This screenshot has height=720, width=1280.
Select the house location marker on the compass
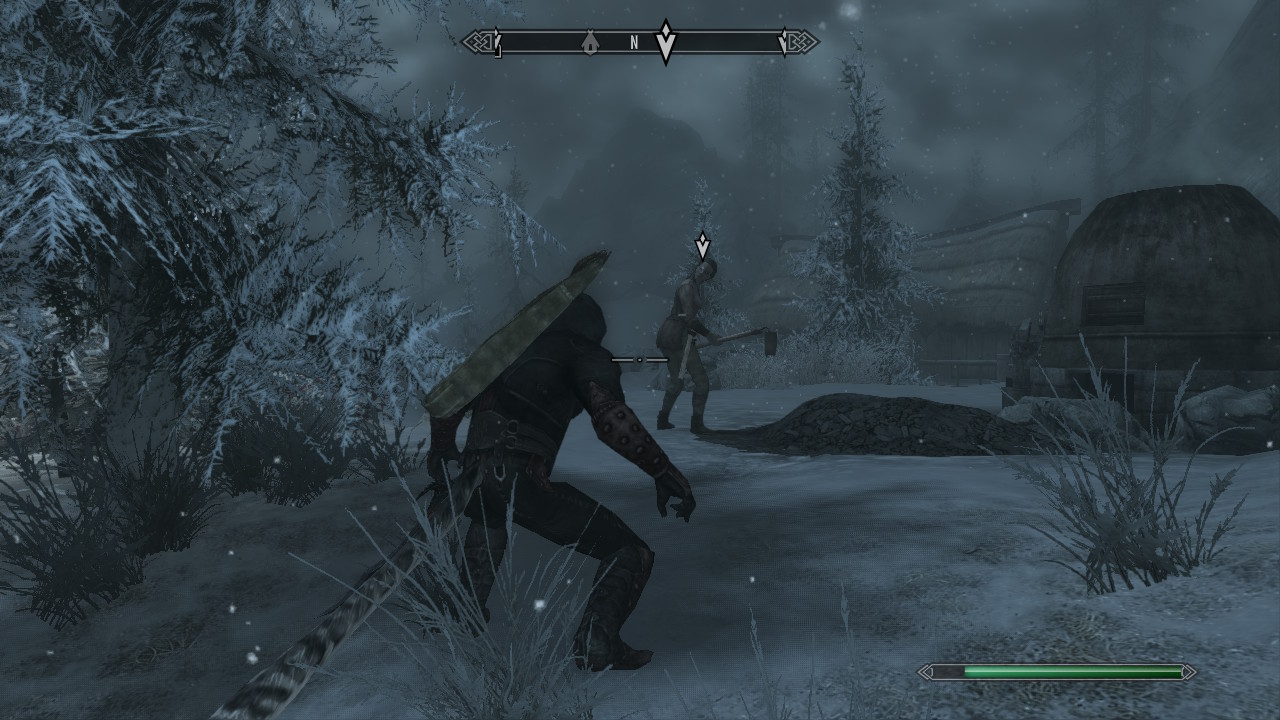[591, 42]
